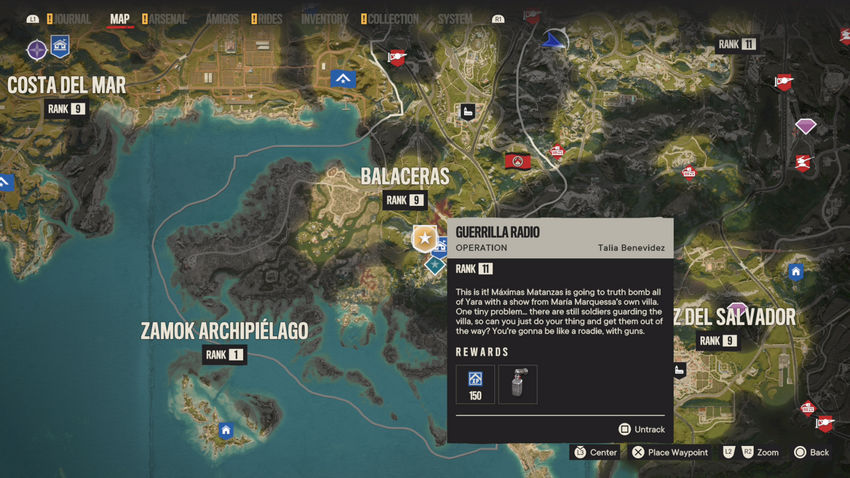Switch to the System tab

[455, 18]
